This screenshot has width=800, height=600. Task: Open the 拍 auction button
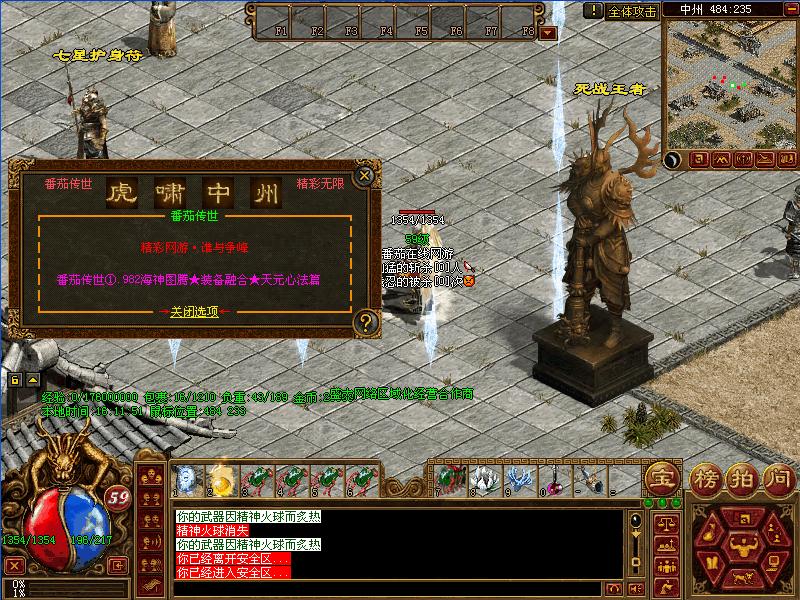coord(741,477)
